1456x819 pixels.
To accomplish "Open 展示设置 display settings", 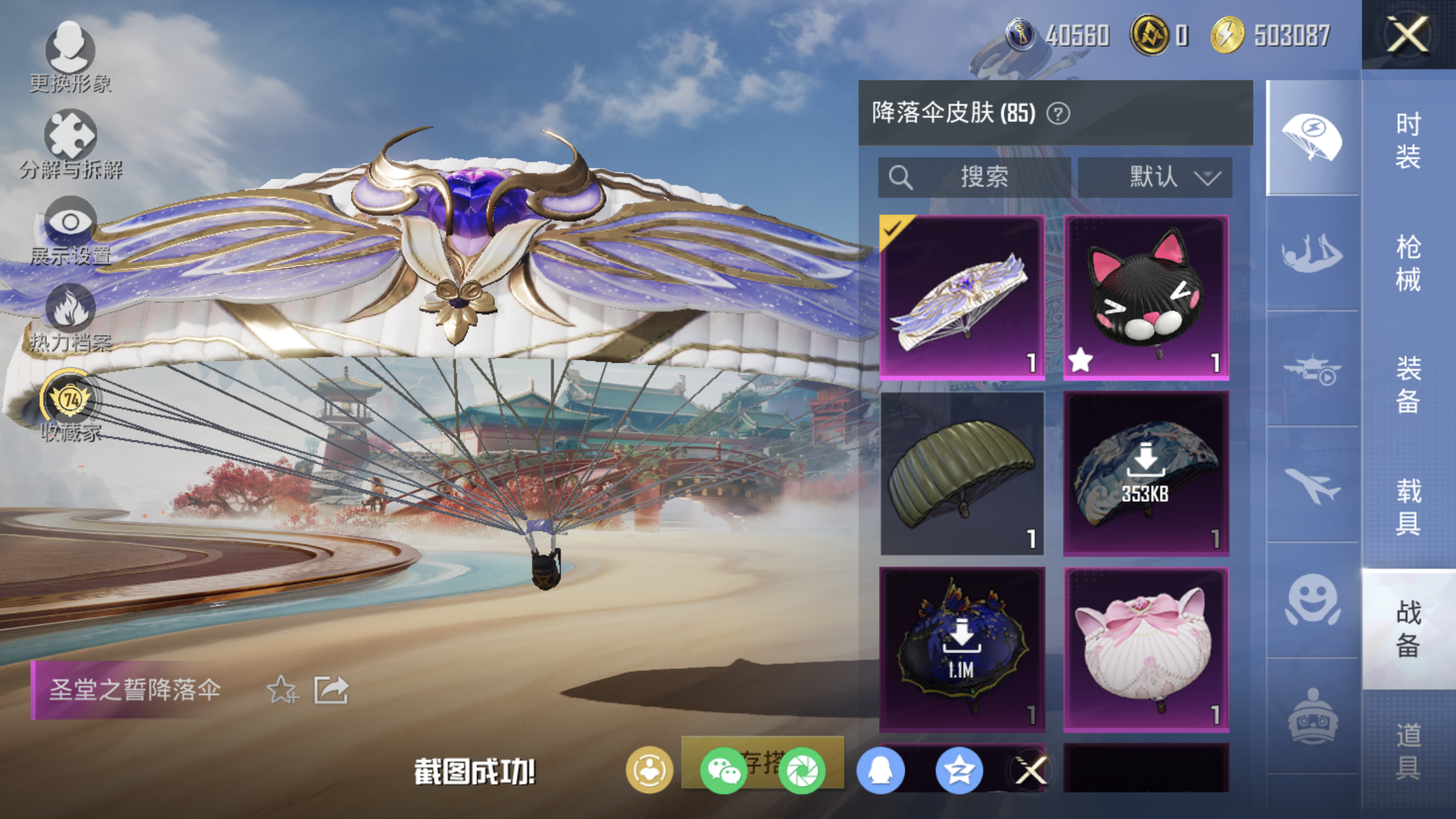I will (x=70, y=229).
